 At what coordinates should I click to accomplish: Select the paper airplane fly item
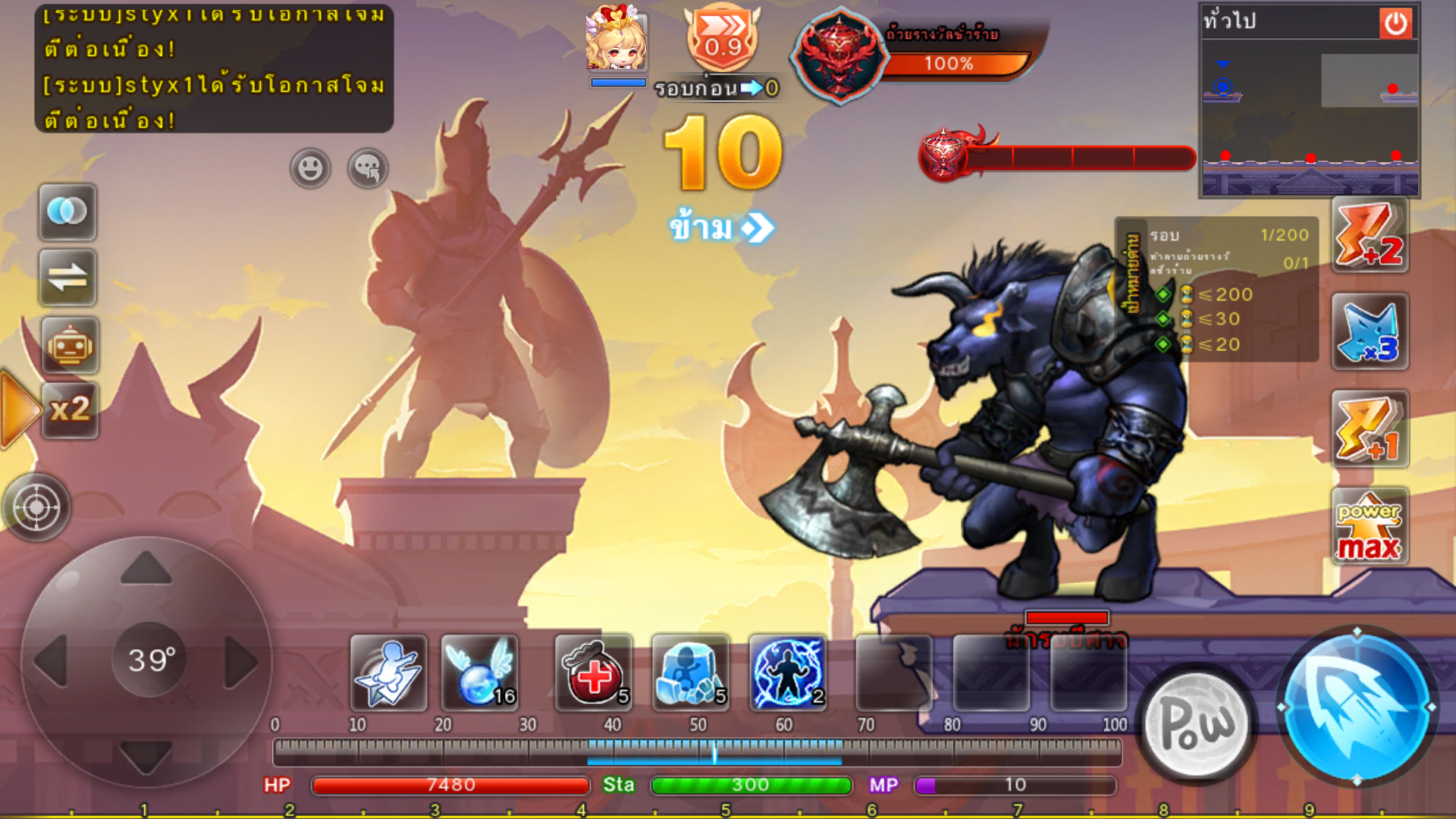(388, 673)
